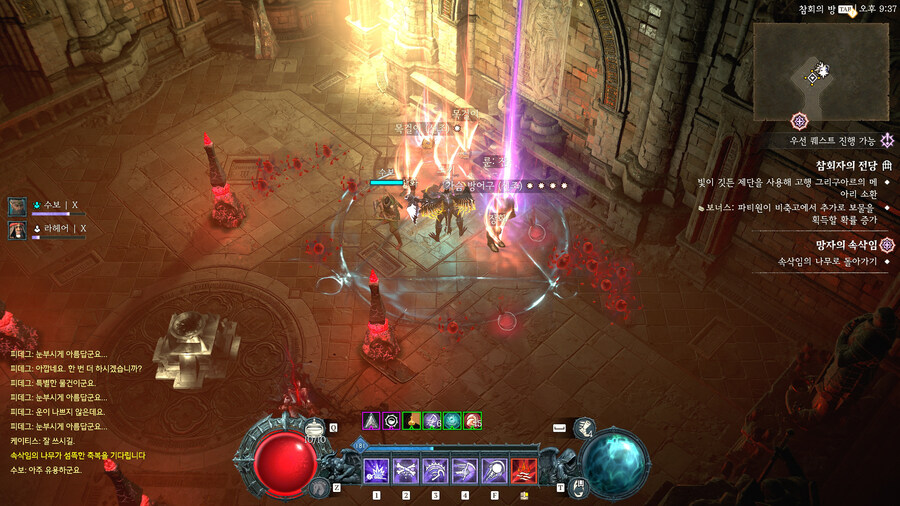
Task: Open the chat log message area
Action: pyautogui.click(x=80, y=410)
